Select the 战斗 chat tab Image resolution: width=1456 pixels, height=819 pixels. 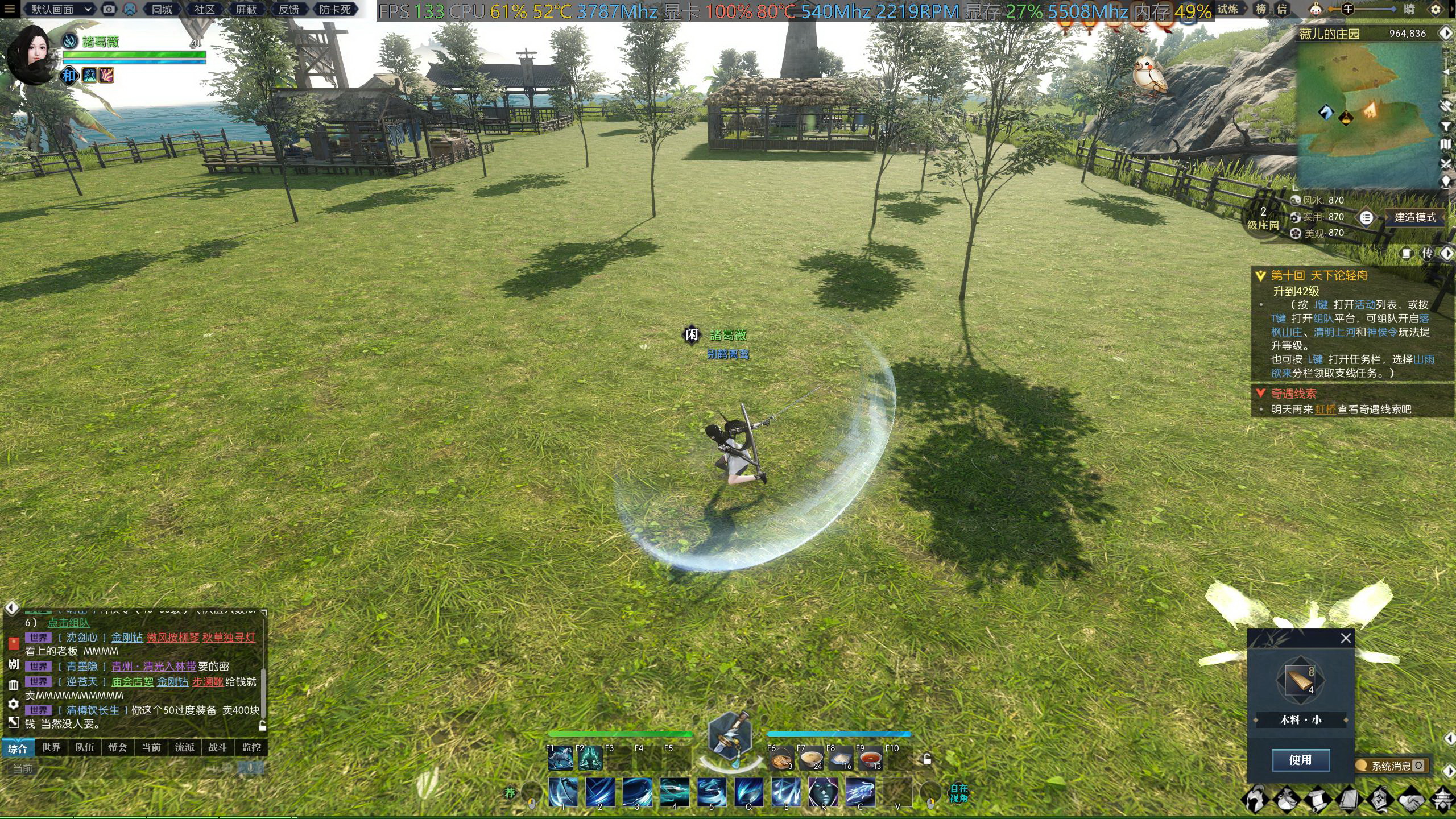point(217,747)
